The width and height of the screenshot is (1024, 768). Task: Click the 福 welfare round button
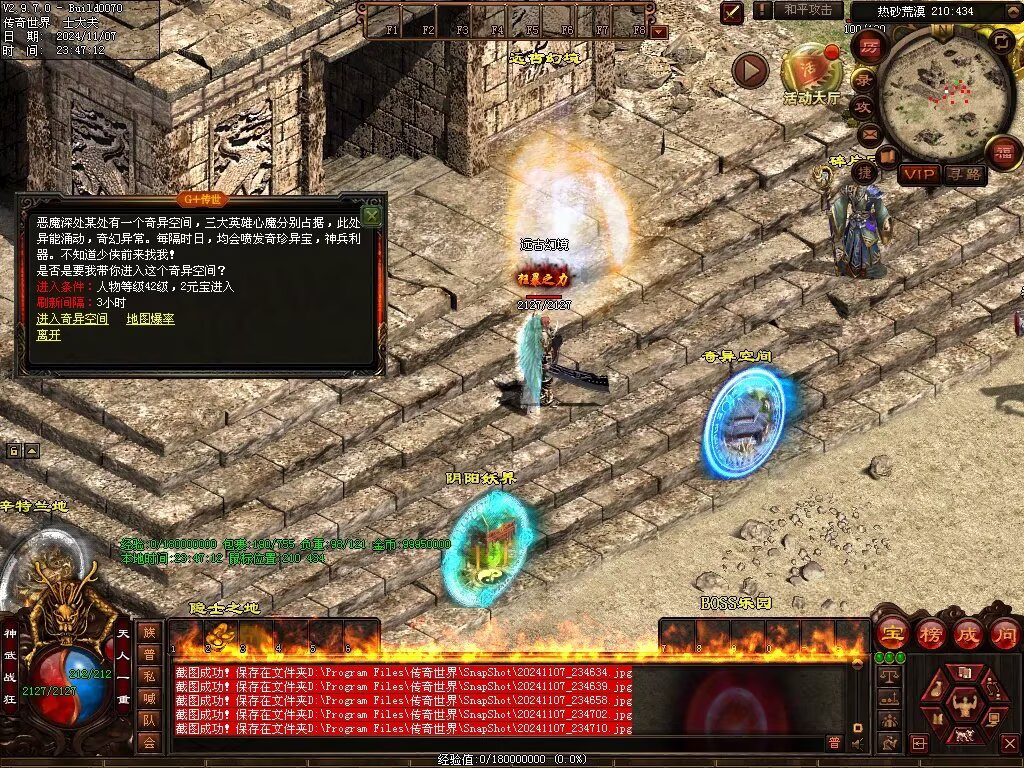pos(1003,153)
